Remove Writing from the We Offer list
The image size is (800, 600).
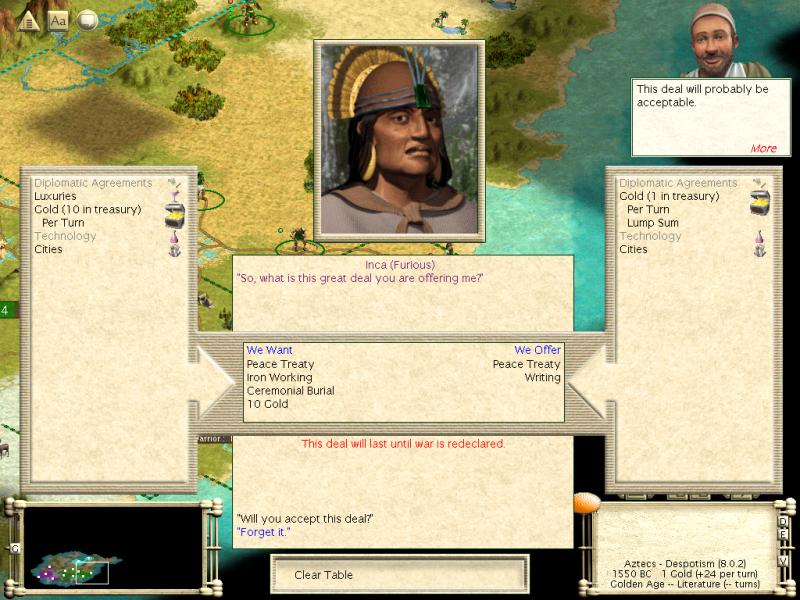[543, 378]
